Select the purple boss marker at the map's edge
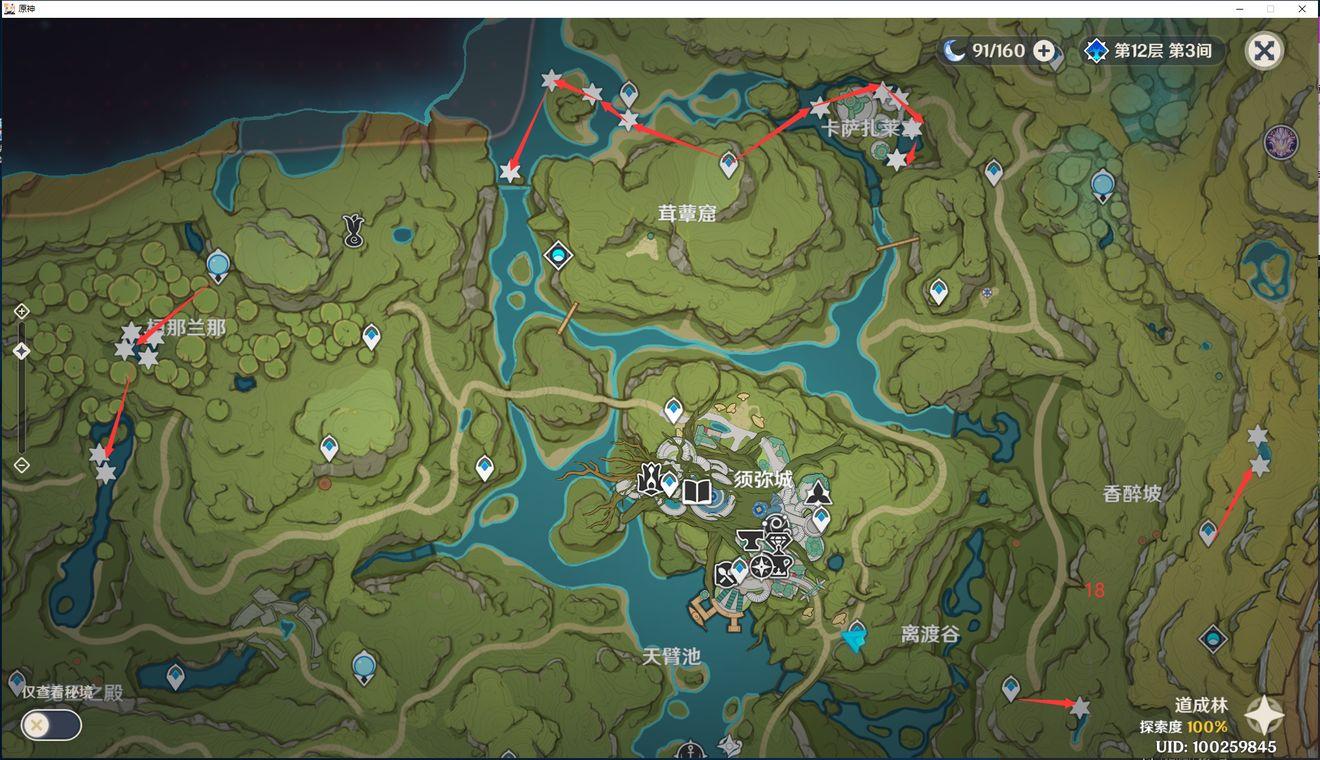 pyautogui.click(x=1281, y=143)
